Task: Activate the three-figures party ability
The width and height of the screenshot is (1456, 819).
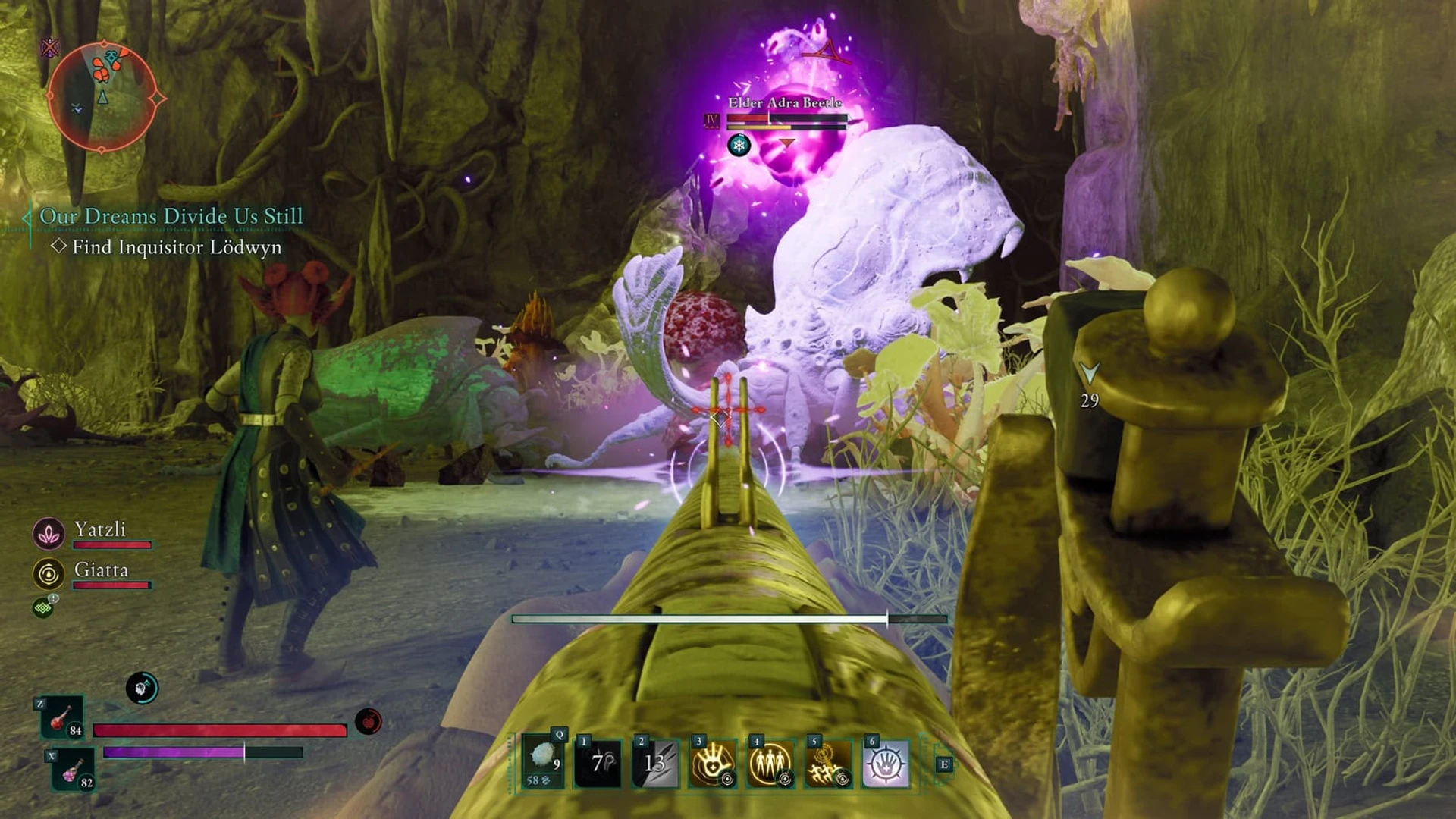Action: coord(770,763)
